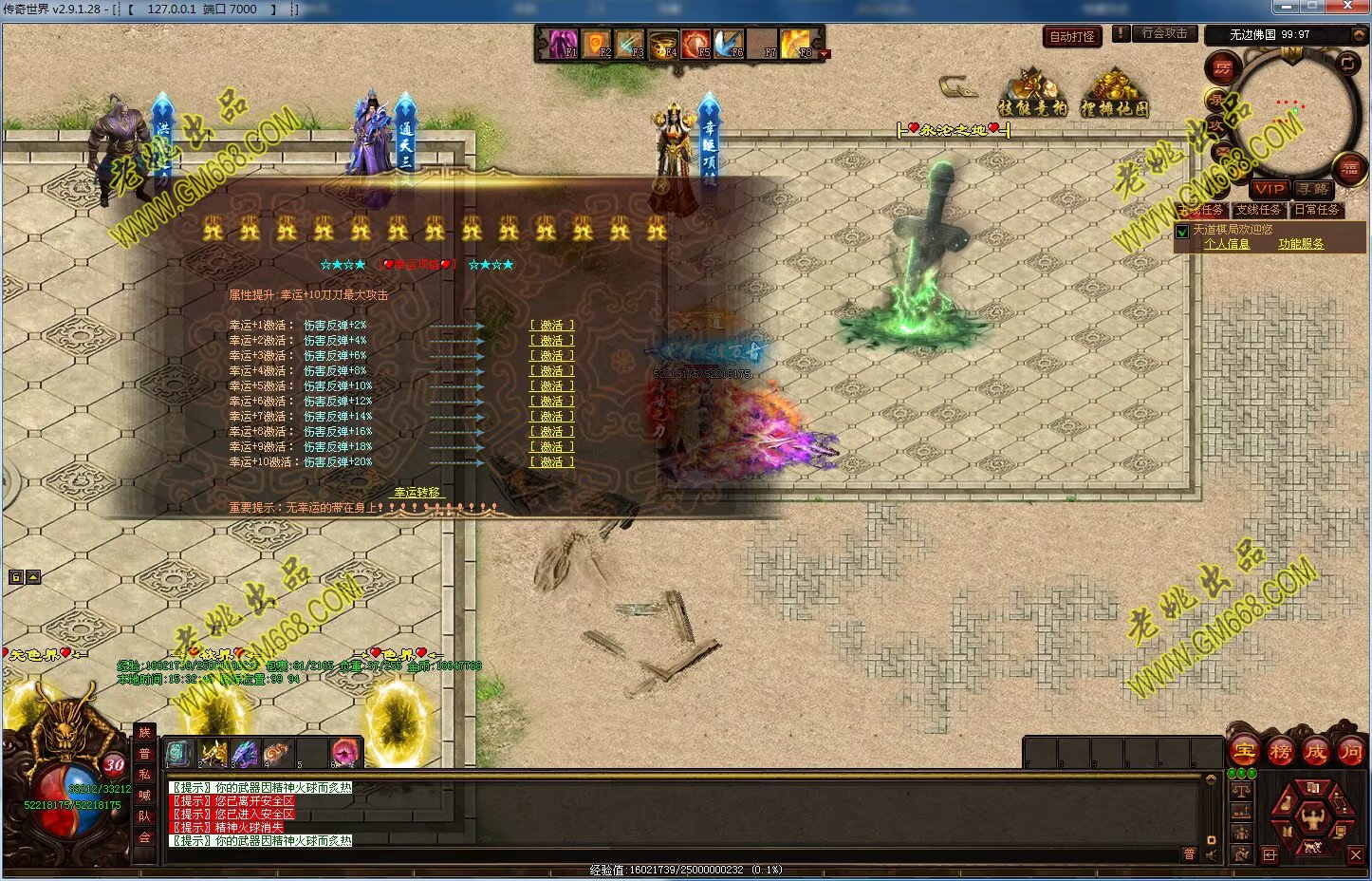
Task: Open the 个人信息 personal info link
Action: click(1226, 244)
